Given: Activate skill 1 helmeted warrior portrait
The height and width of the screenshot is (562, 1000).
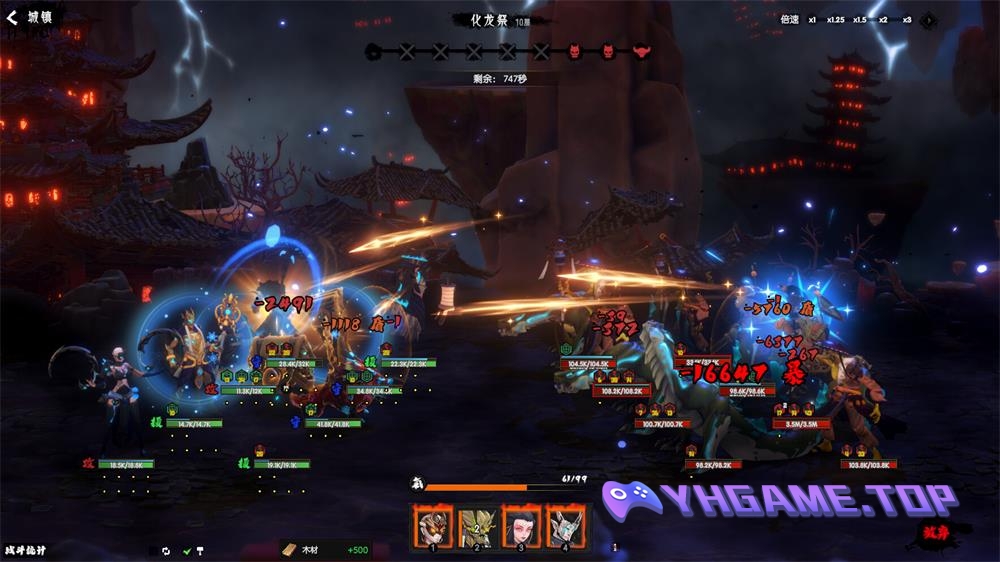Looking at the screenshot, I should pyautogui.click(x=433, y=526).
